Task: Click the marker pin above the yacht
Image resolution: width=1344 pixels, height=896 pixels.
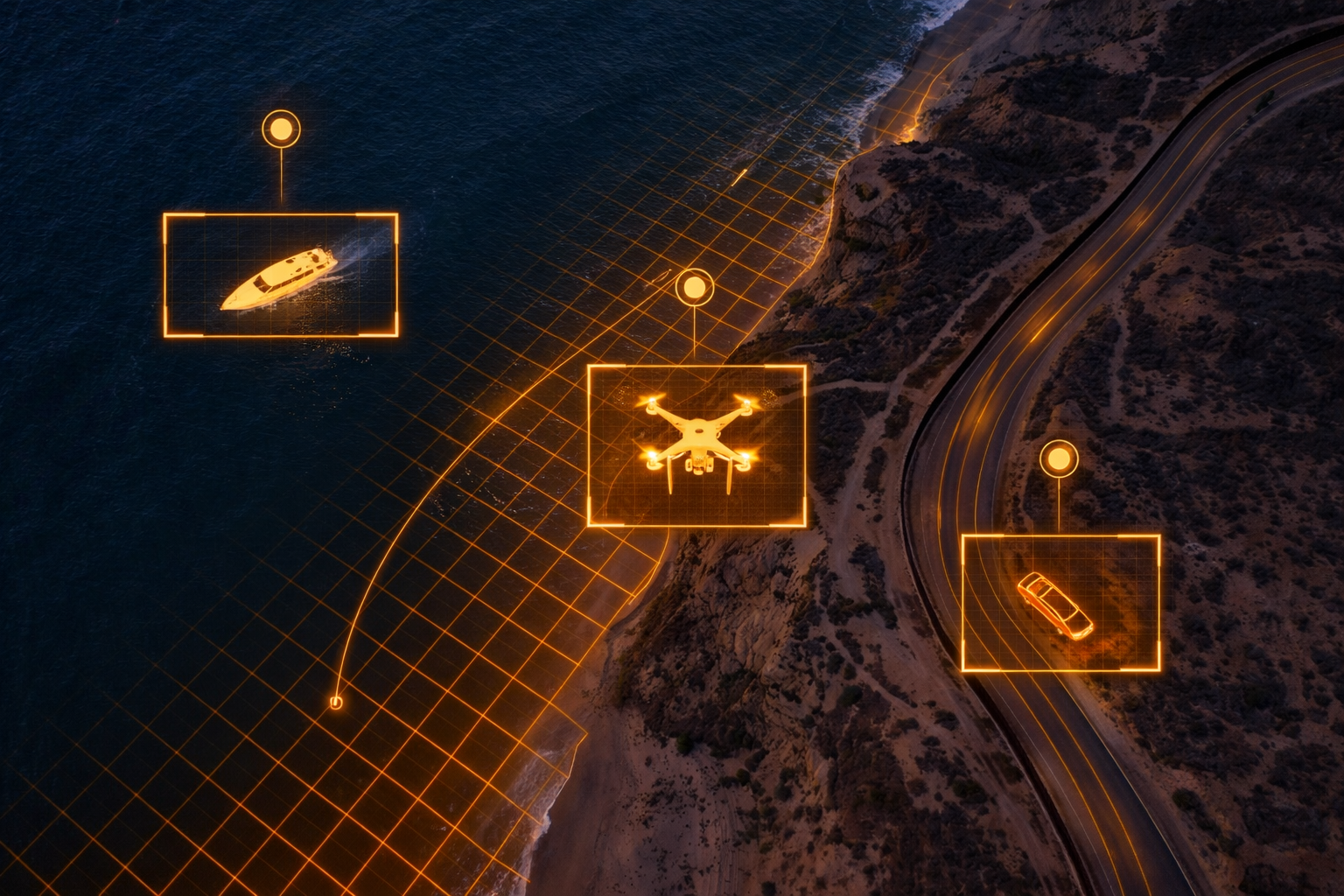Action: [281, 130]
